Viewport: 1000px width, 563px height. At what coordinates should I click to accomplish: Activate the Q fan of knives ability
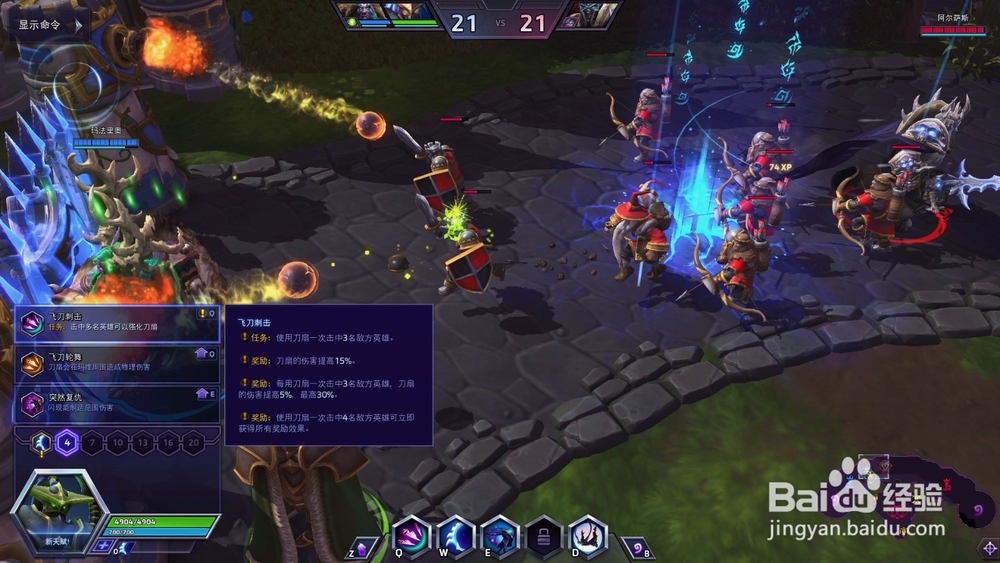pos(412,536)
